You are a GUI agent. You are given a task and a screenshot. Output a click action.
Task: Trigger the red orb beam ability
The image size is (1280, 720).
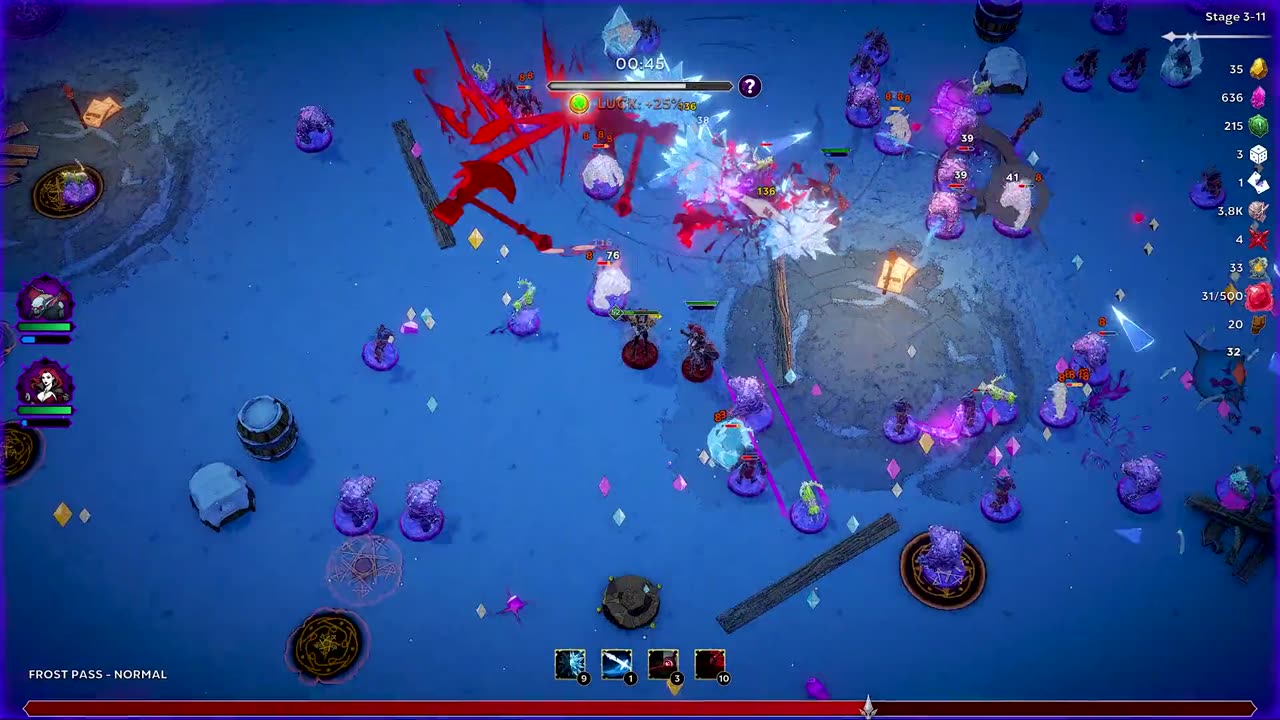pos(663,664)
